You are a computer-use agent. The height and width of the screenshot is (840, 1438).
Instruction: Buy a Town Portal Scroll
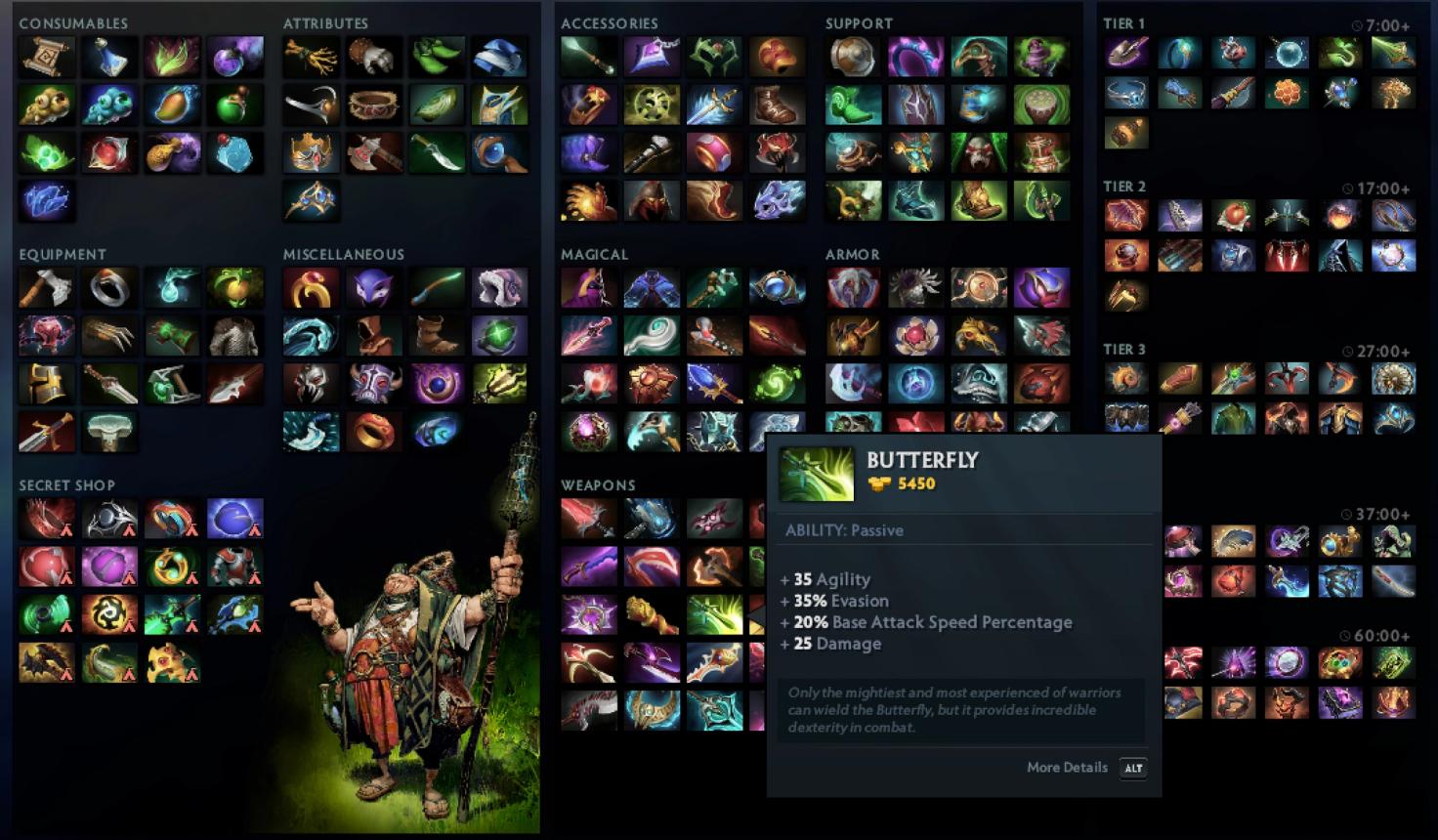click(47, 56)
